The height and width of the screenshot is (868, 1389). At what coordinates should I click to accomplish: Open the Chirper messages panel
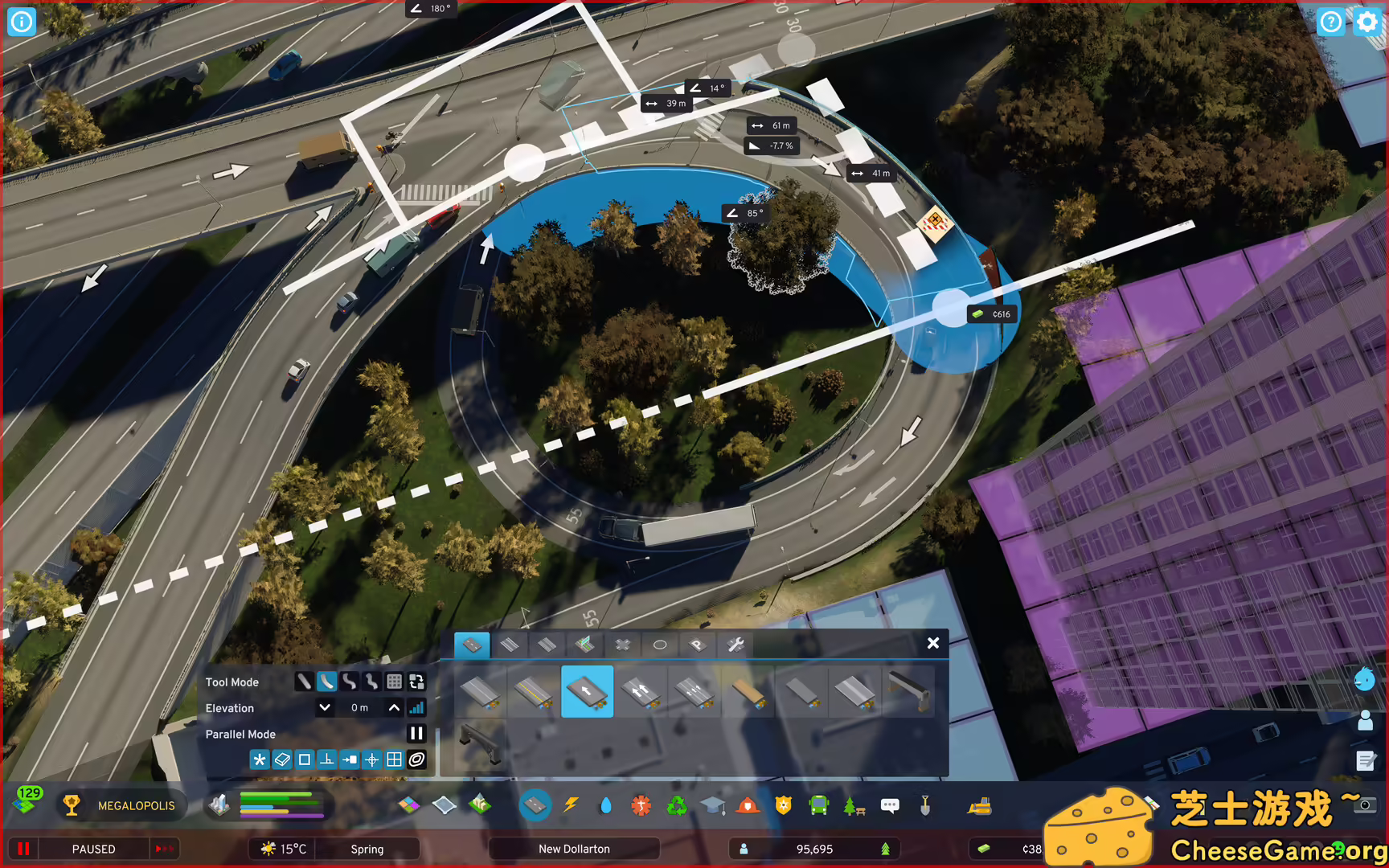coord(889,806)
